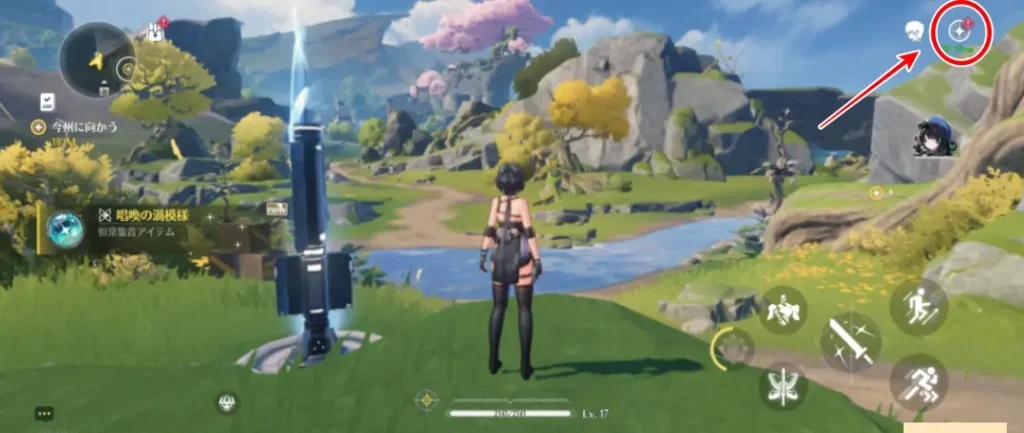
Task: Open the event icon beside minimap
Action: [157, 30]
